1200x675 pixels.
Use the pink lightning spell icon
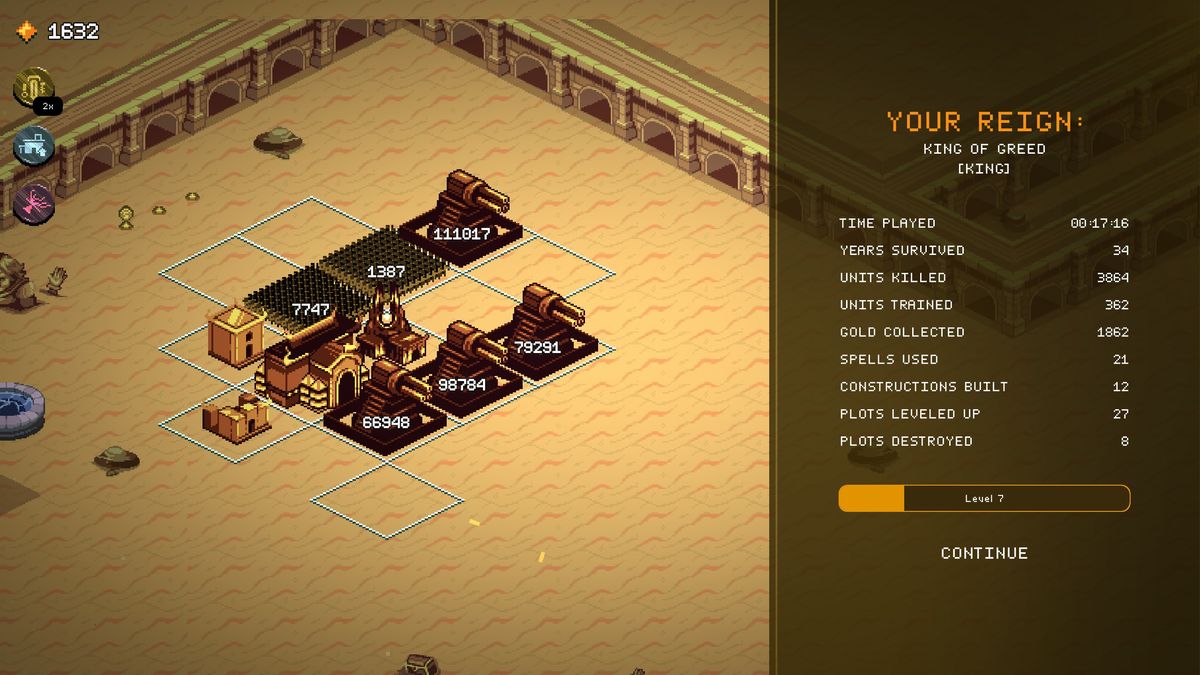pyautogui.click(x=33, y=202)
